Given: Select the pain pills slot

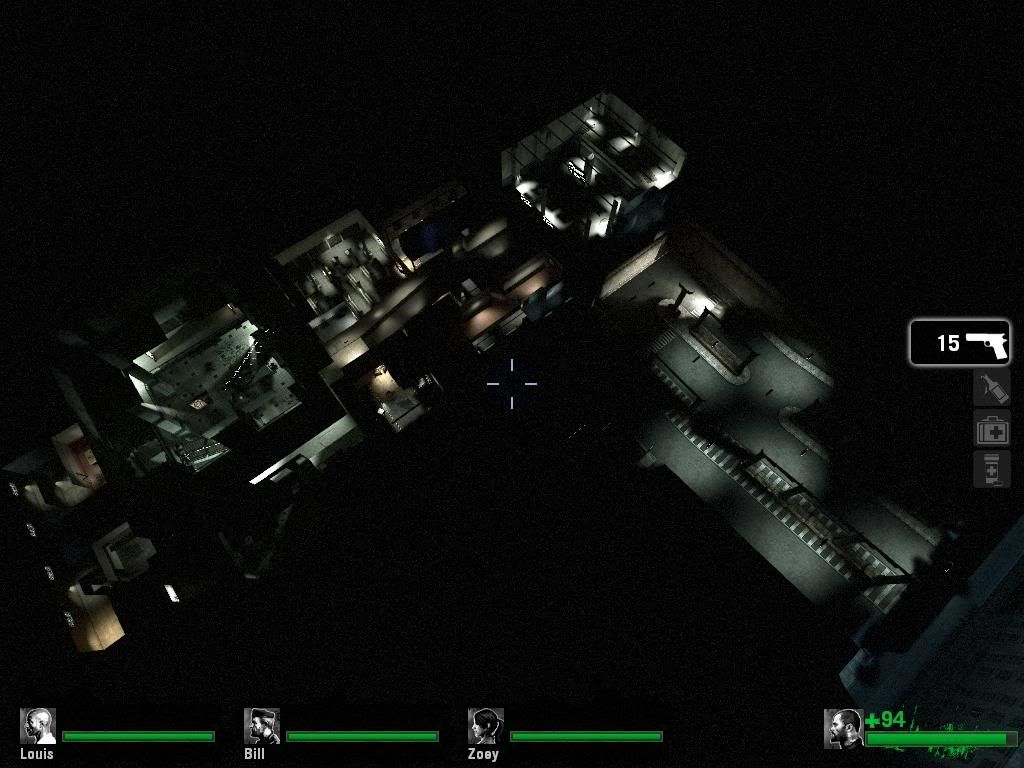Looking at the screenshot, I should [991, 469].
